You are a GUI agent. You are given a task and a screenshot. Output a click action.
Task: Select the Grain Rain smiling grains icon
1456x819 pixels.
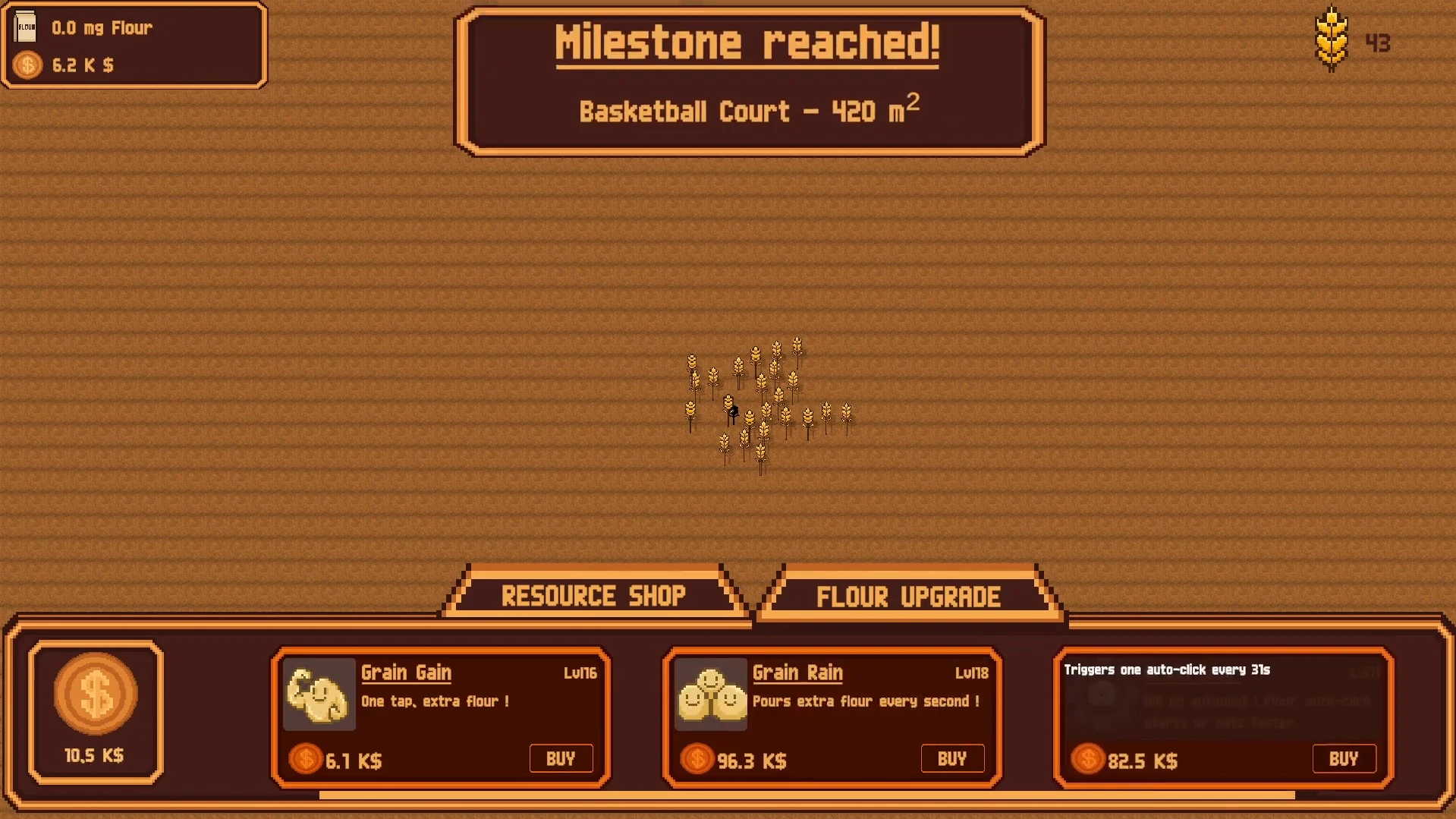pyautogui.click(x=710, y=694)
